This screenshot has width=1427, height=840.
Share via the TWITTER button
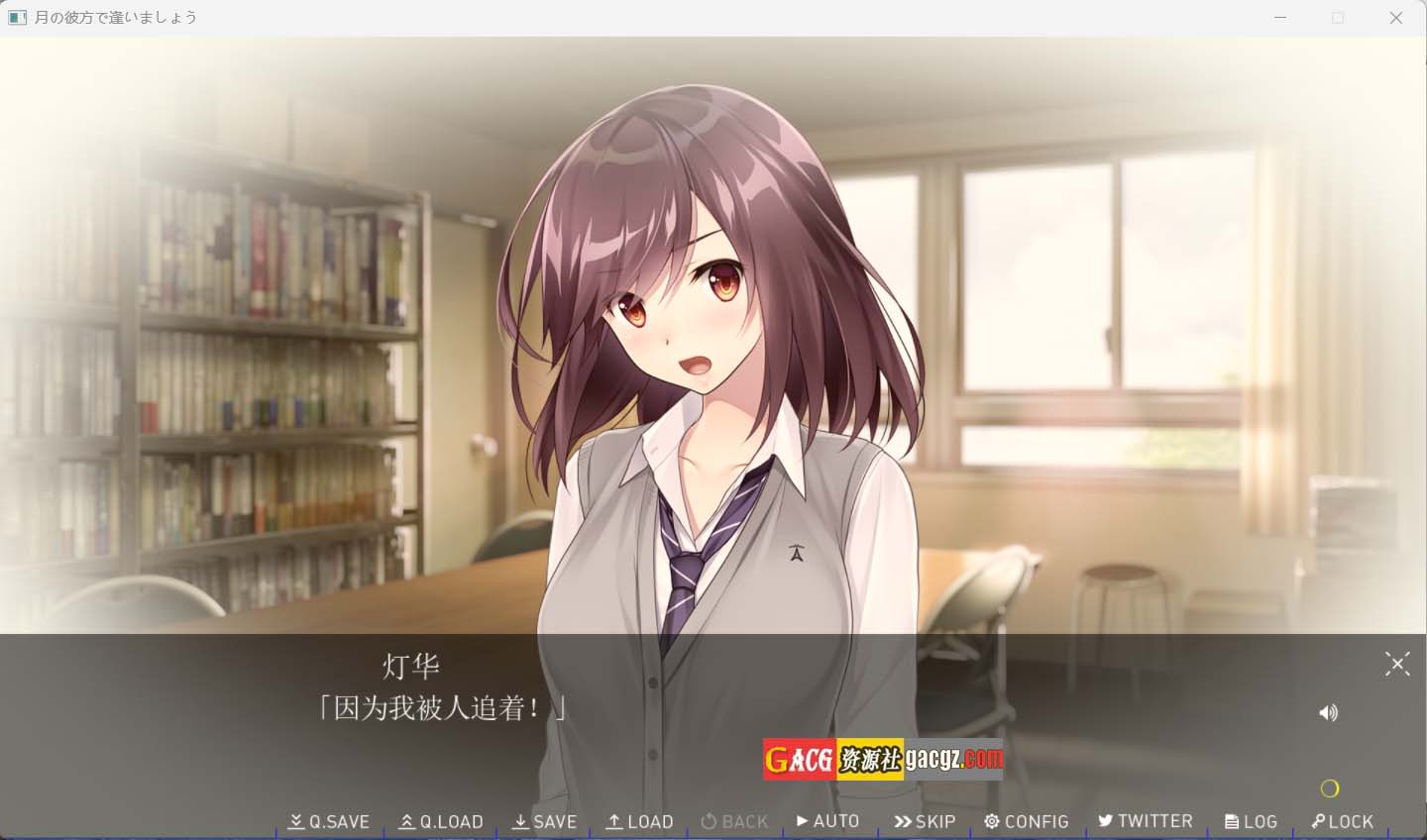tap(1145, 820)
